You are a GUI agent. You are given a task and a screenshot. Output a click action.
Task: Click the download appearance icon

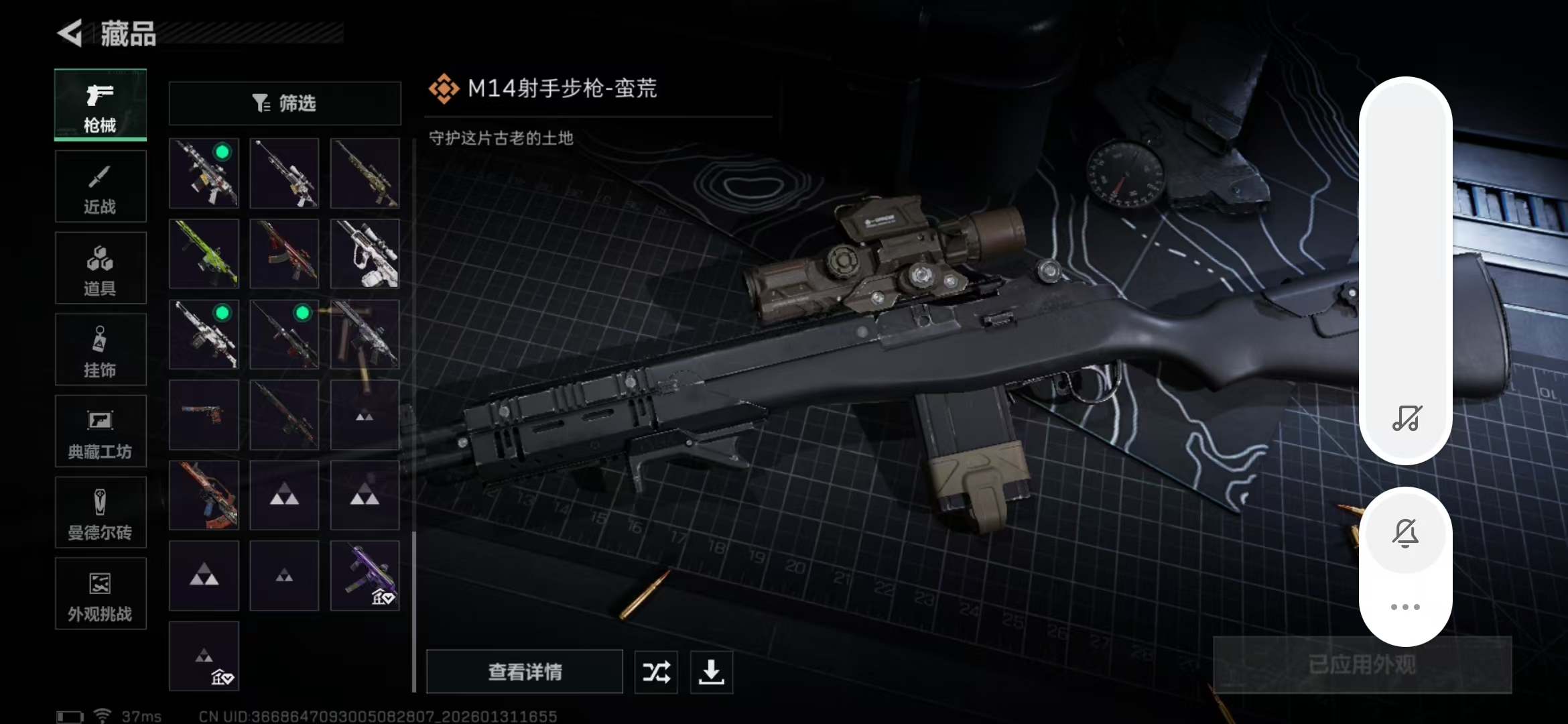point(711,672)
